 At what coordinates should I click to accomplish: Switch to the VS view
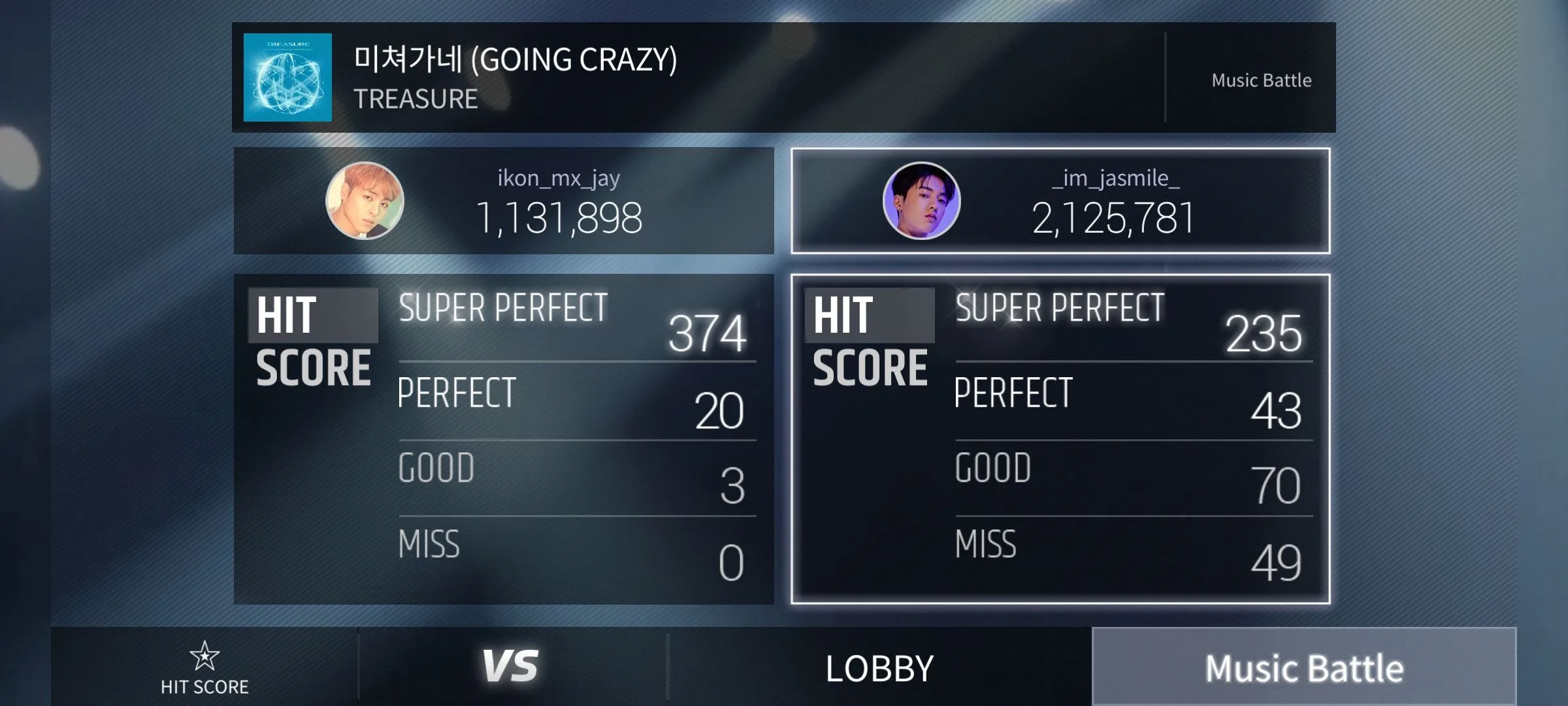511,667
